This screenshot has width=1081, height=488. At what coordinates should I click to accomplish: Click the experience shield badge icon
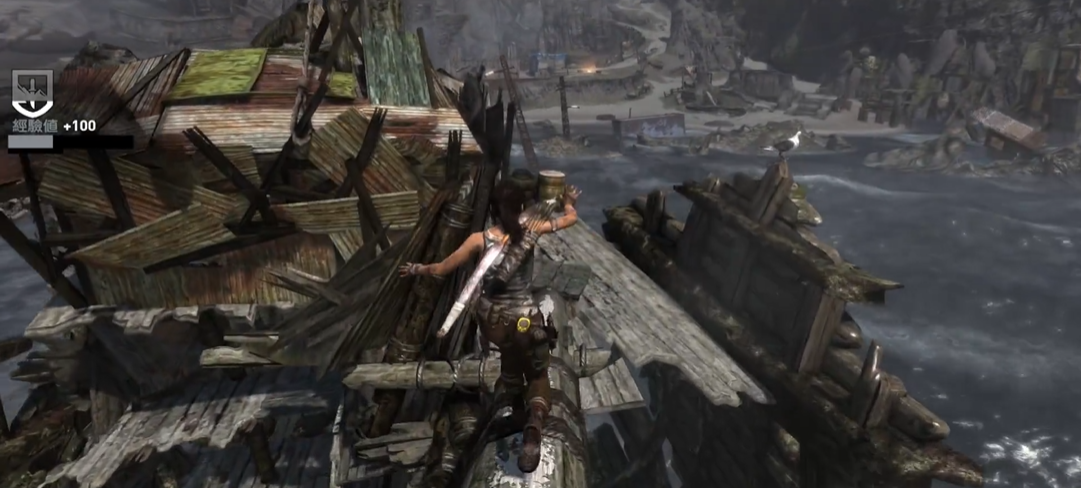pos(32,92)
